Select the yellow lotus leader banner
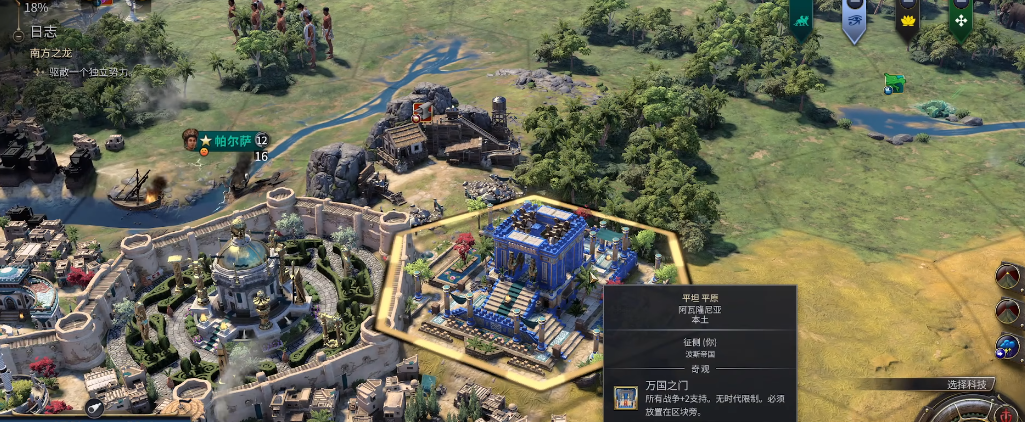 point(906,19)
